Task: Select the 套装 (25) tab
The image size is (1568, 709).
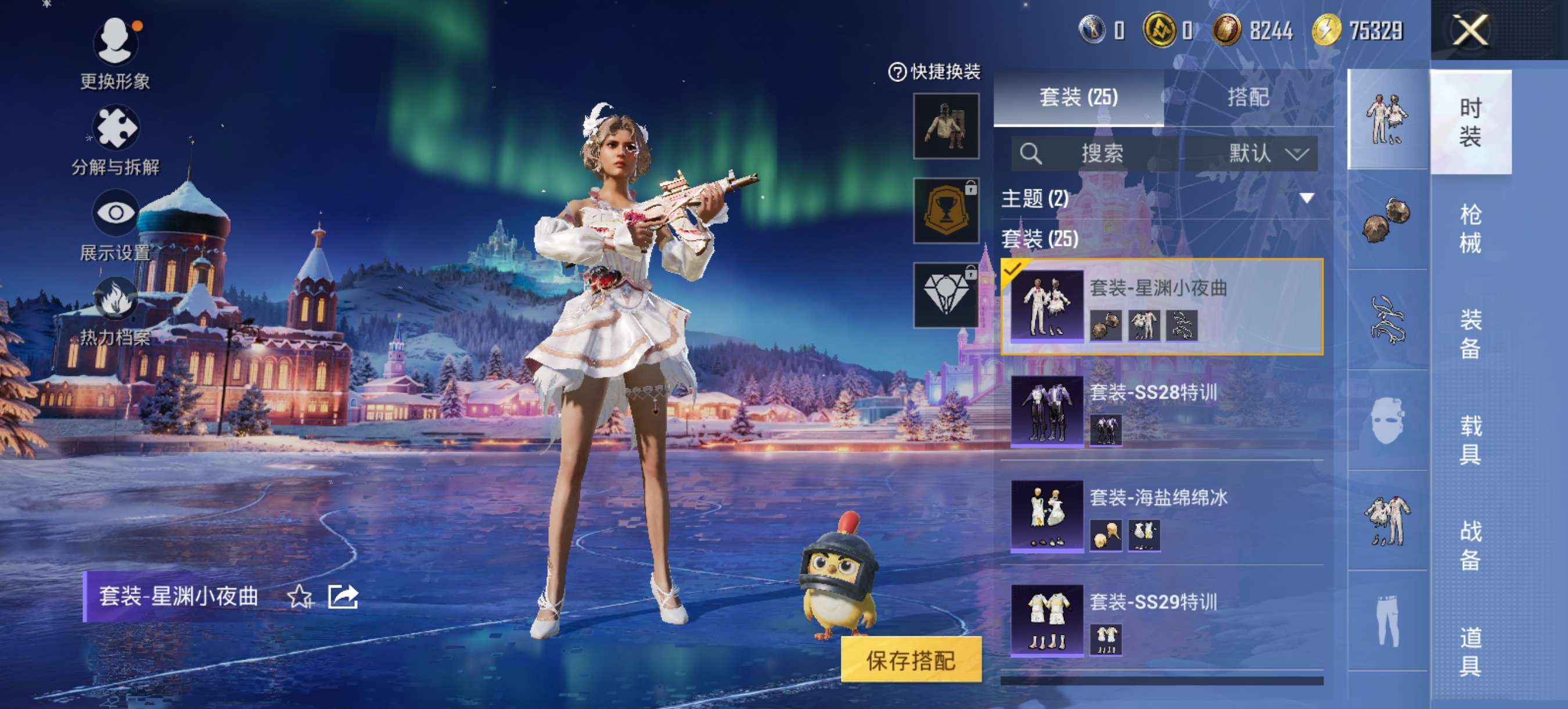Action: [x=1078, y=98]
